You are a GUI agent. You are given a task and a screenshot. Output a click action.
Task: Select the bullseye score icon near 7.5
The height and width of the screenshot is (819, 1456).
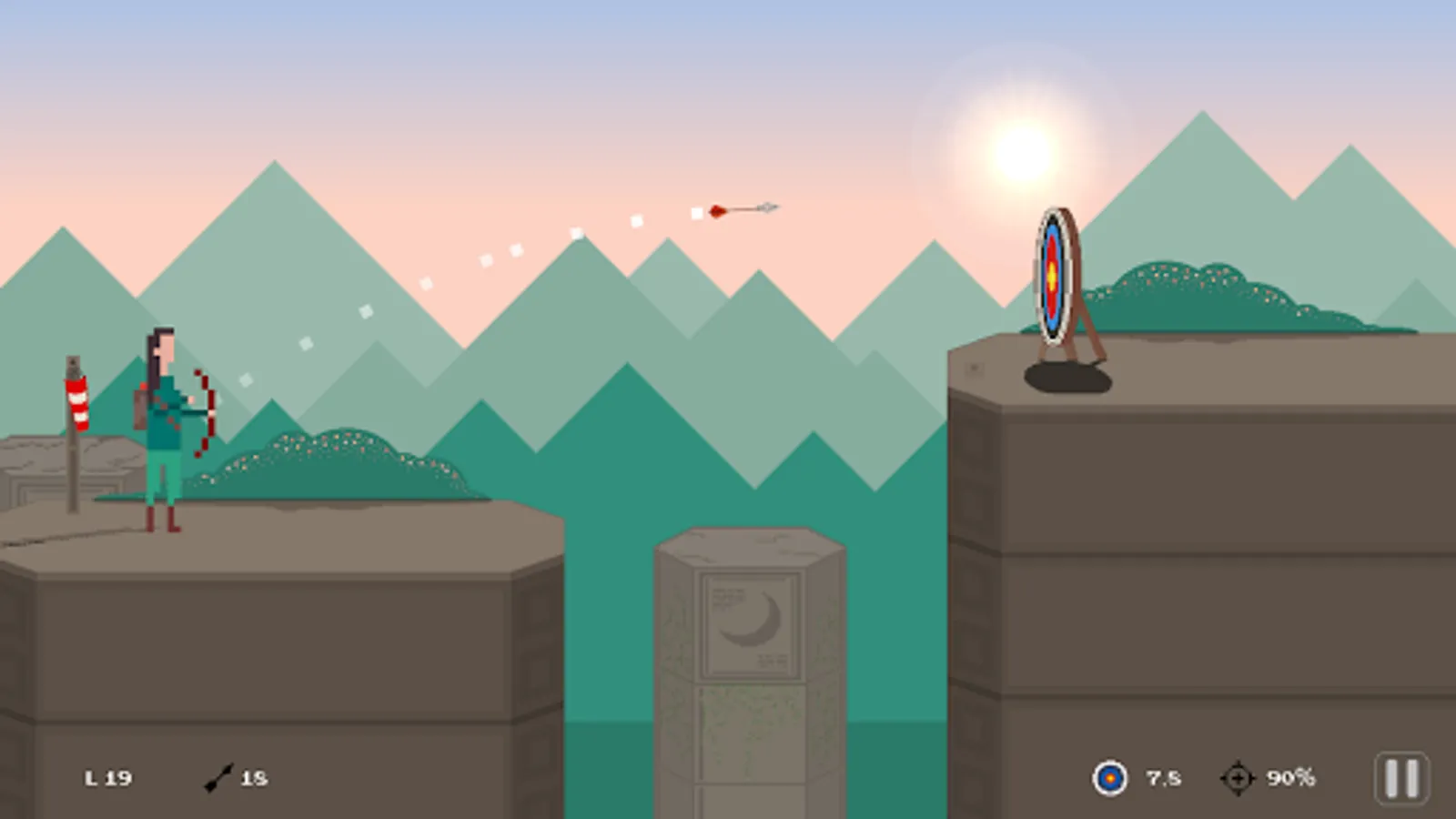(x=1108, y=777)
